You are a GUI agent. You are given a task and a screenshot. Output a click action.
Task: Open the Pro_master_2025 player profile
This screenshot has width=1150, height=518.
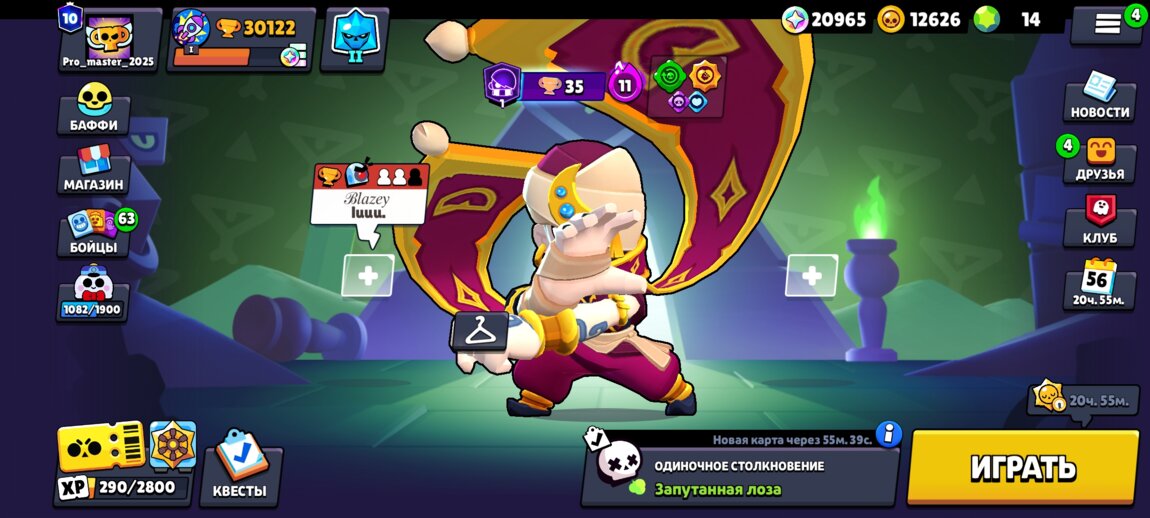110,40
